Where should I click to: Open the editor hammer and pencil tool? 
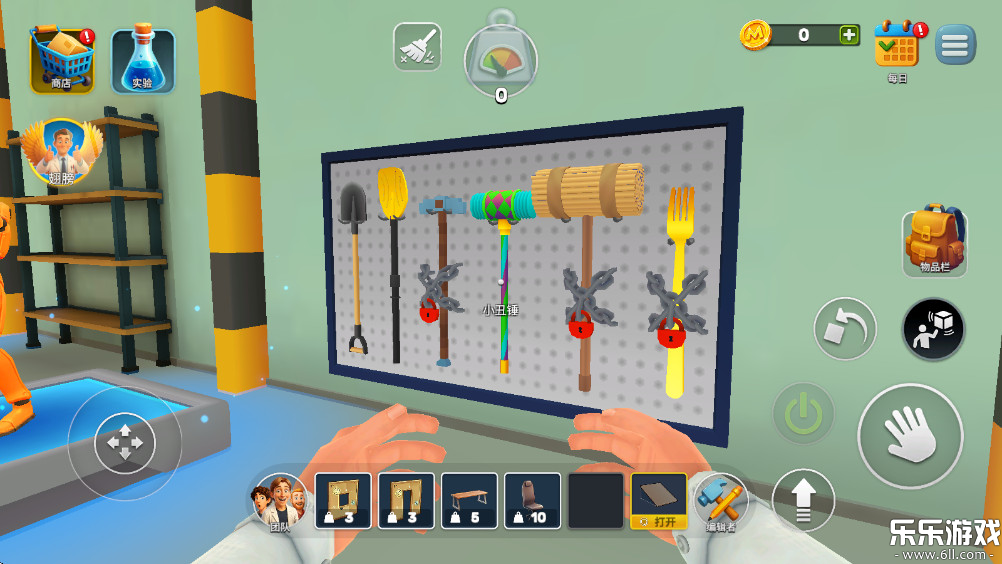720,500
